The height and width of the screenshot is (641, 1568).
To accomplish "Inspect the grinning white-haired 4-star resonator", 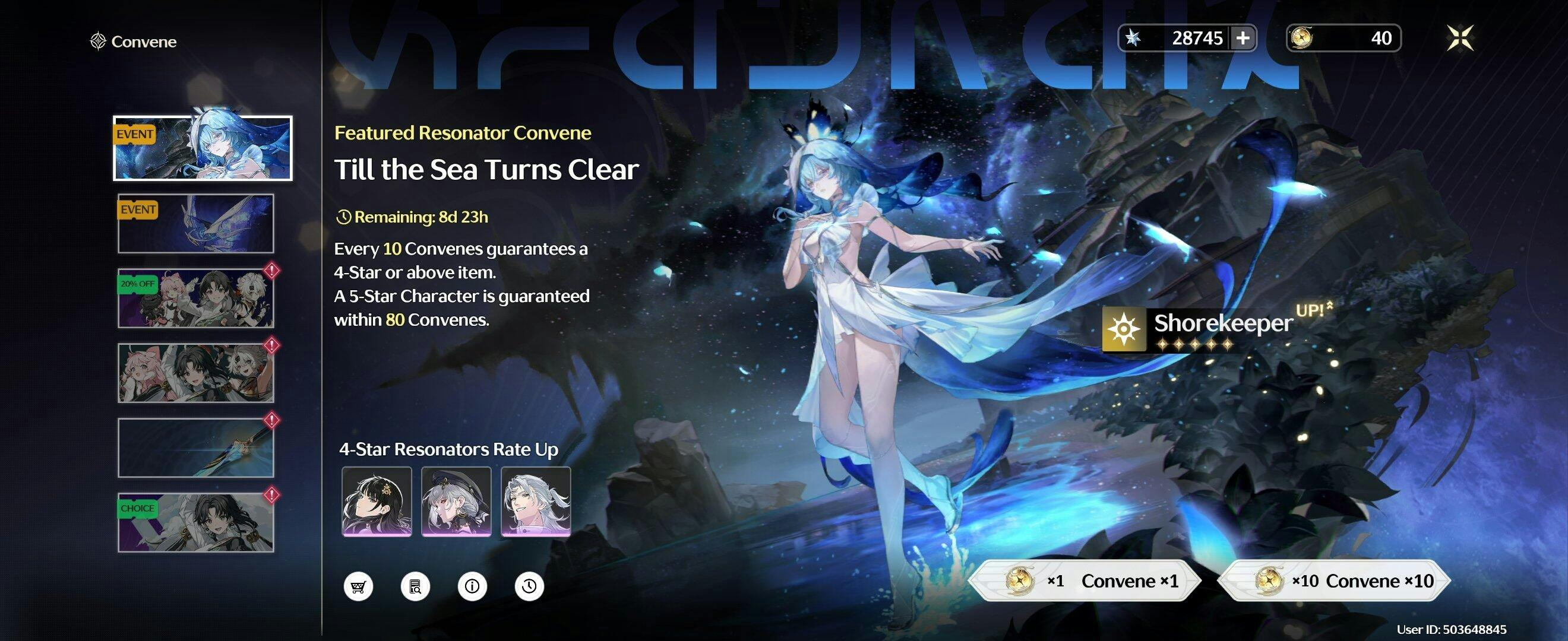I will (536, 501).
